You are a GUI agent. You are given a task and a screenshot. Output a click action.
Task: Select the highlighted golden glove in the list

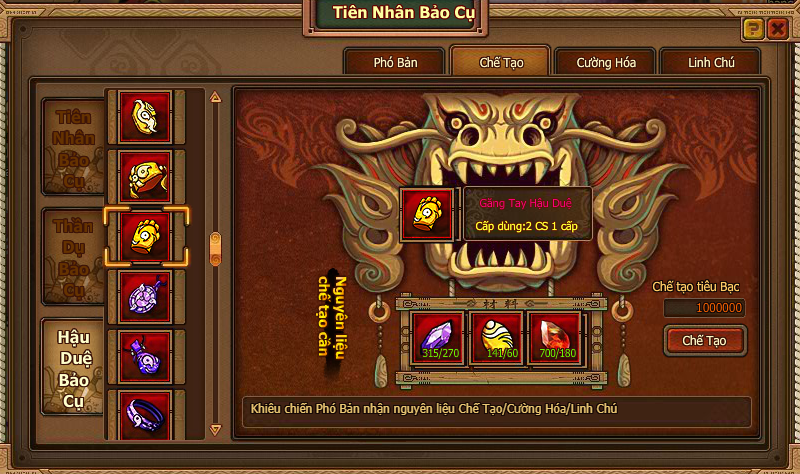click(146, 235)
